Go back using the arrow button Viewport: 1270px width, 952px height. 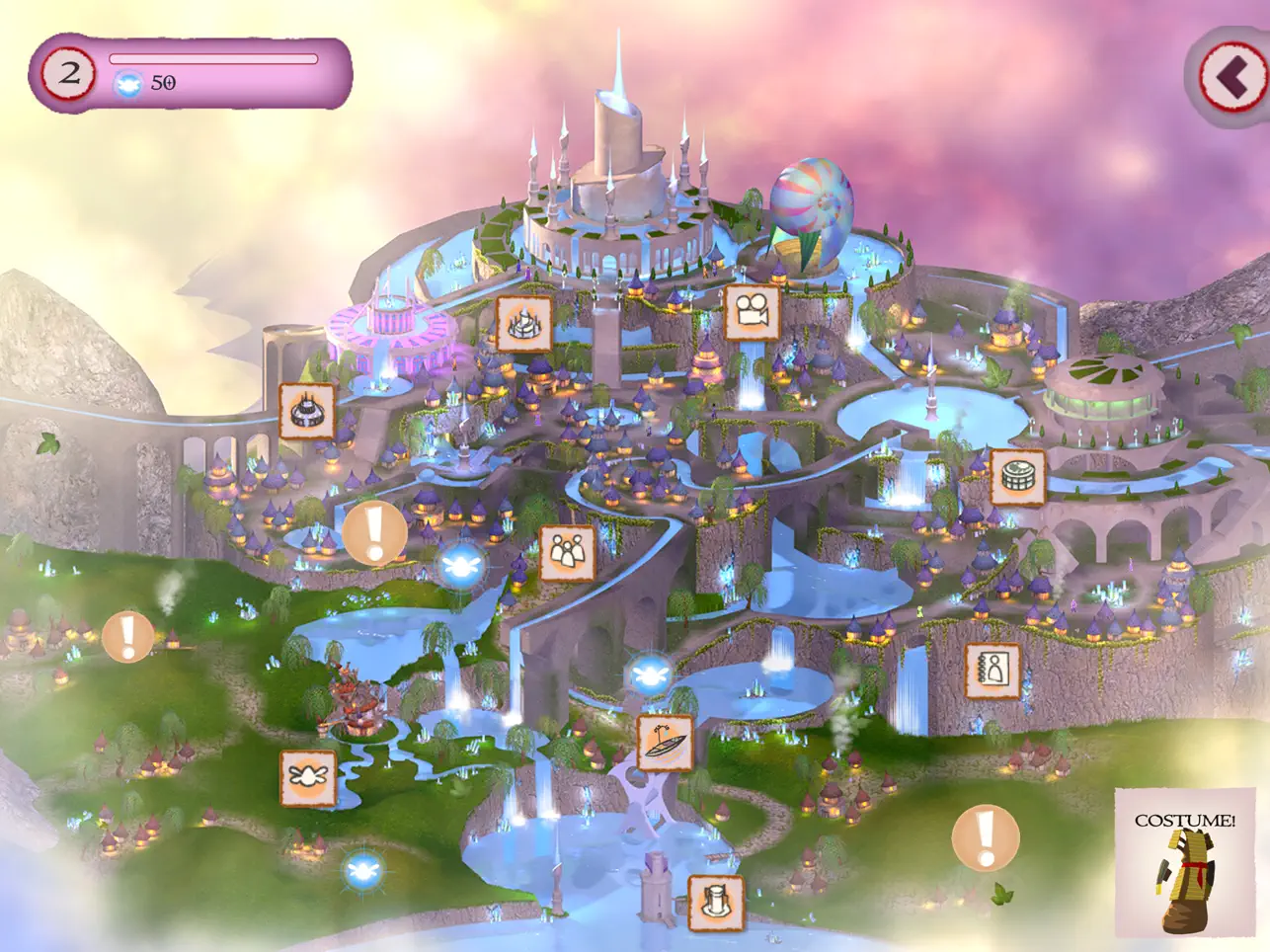[x=1230, y=77]
